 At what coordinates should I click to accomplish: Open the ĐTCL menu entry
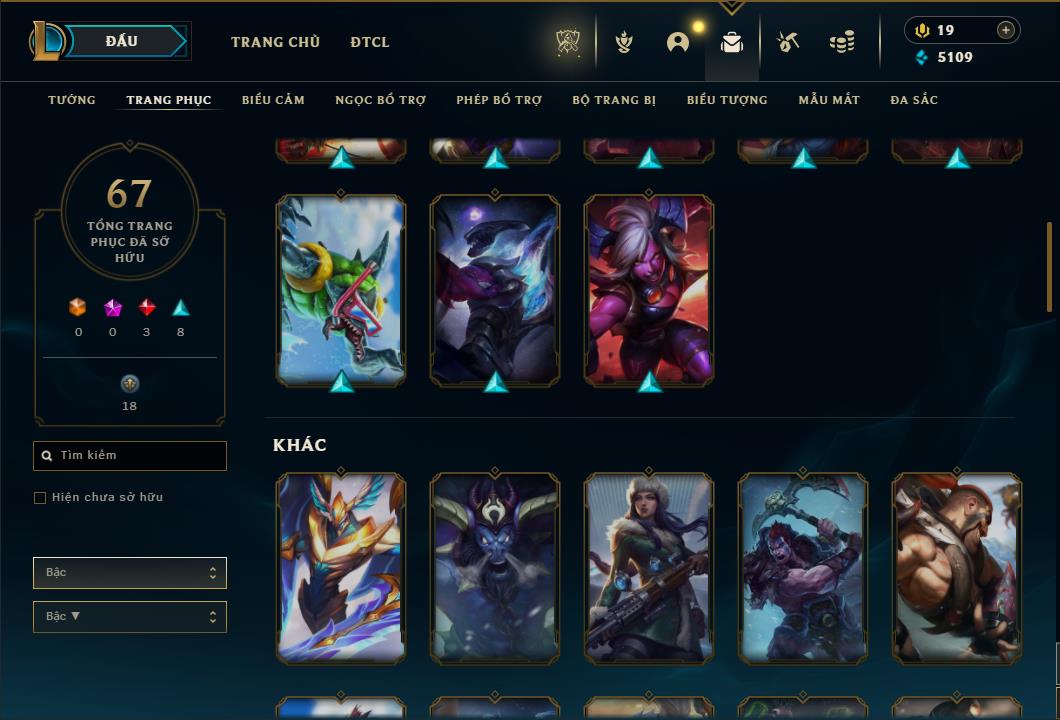[370, 42]
